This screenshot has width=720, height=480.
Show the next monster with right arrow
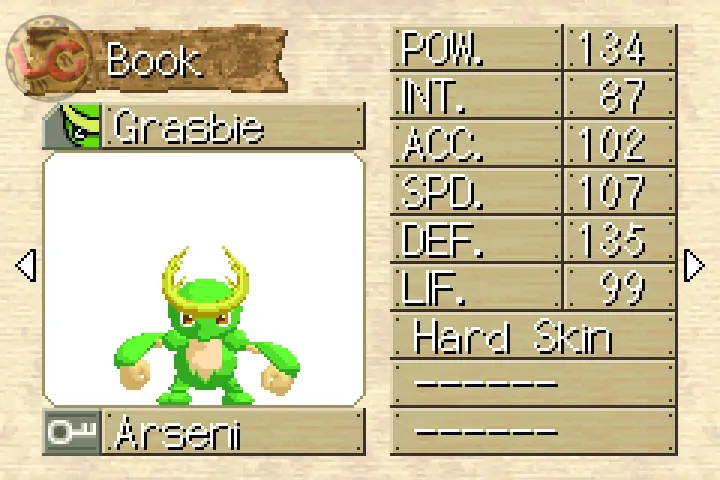(694, 266)
